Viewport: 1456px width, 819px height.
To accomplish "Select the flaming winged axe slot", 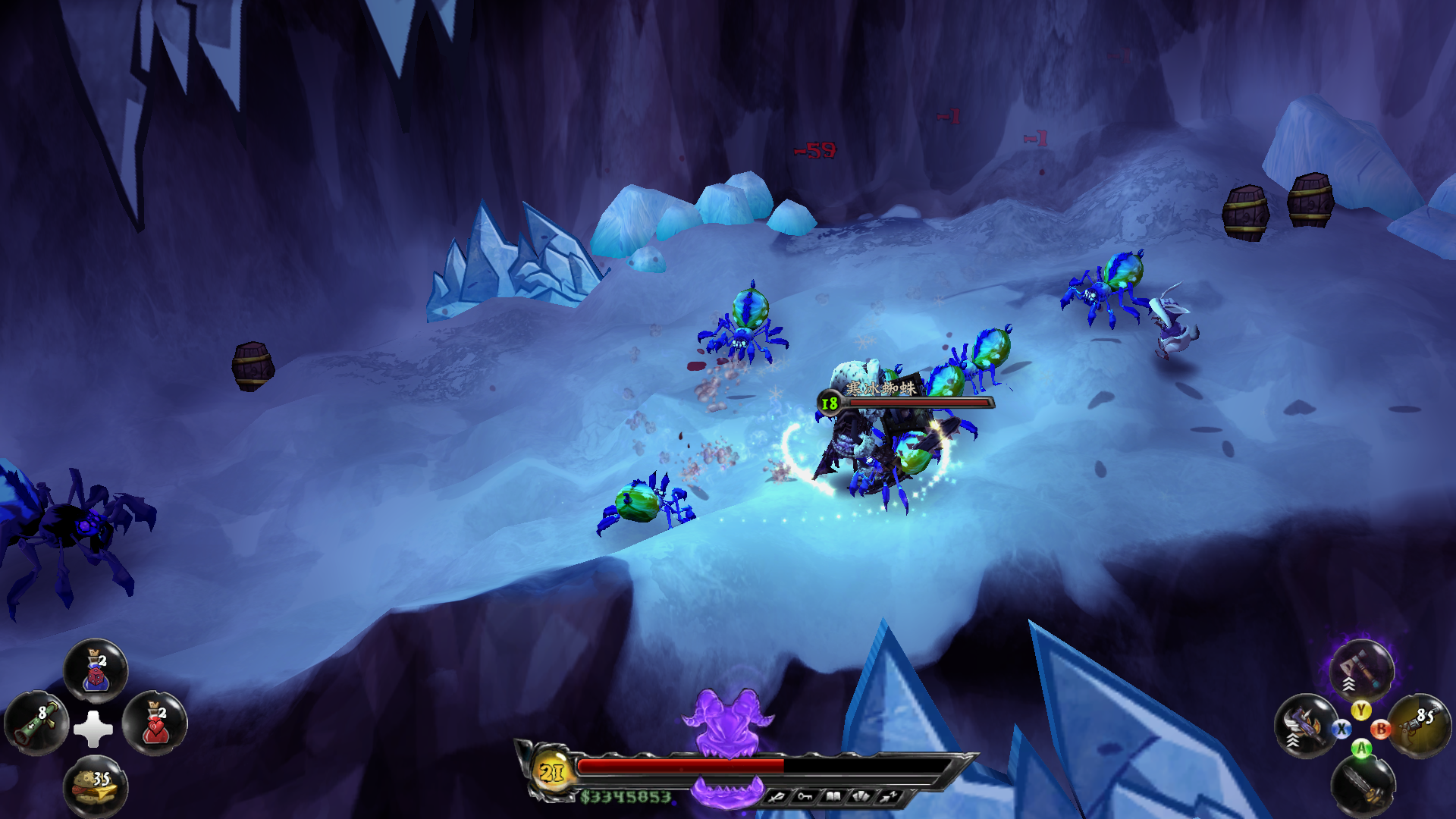I will 1304,726.
